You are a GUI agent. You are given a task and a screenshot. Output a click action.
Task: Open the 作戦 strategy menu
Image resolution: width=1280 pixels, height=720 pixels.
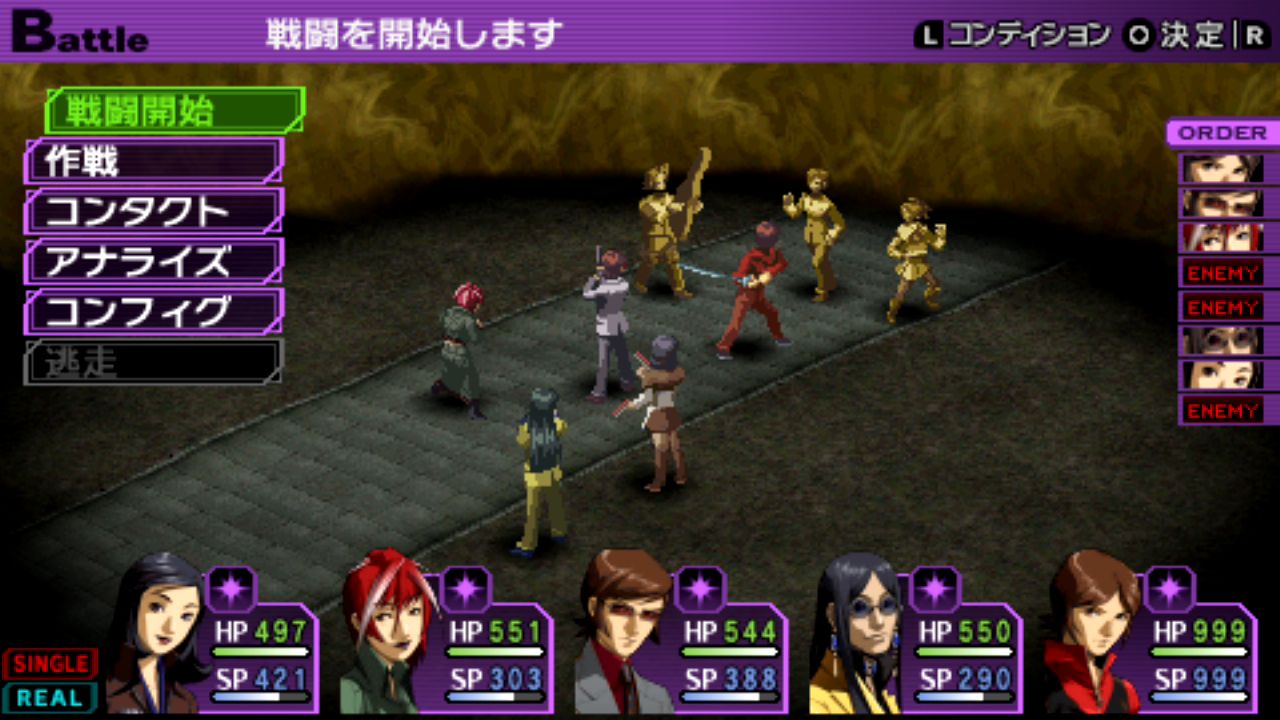coord(153,161)
